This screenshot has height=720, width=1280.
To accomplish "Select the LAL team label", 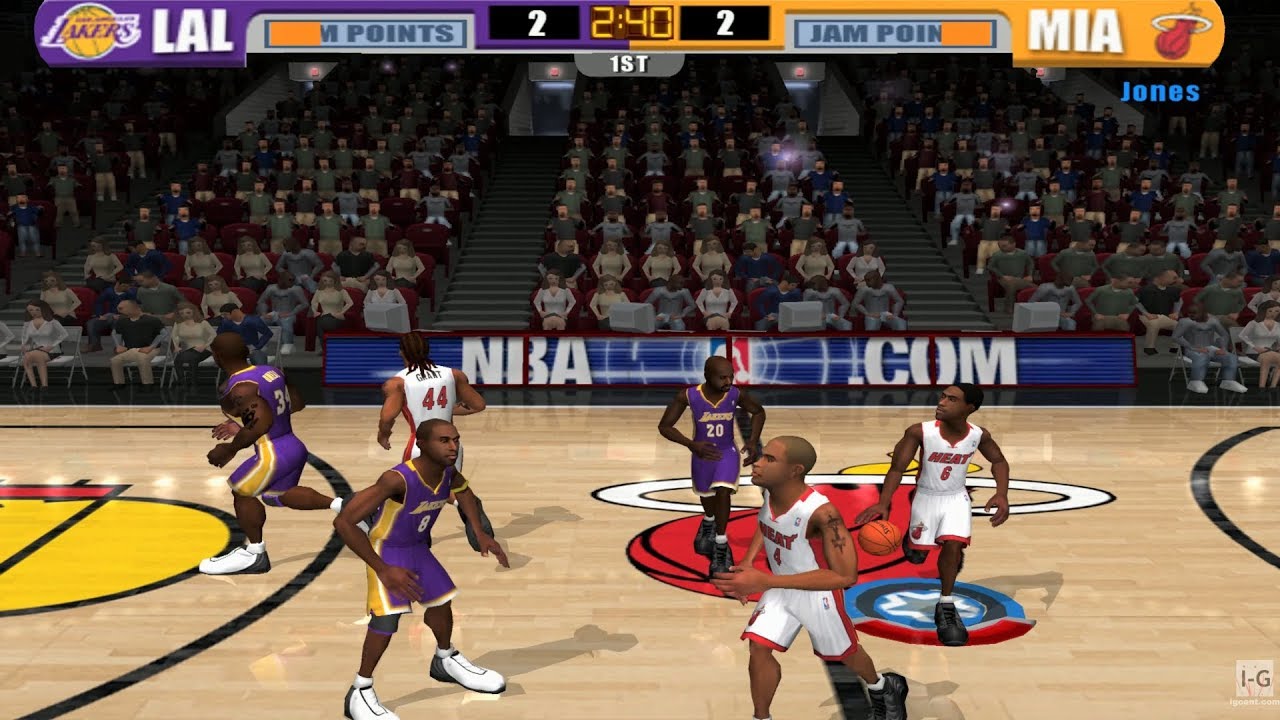I will click(x=192, y=32).
